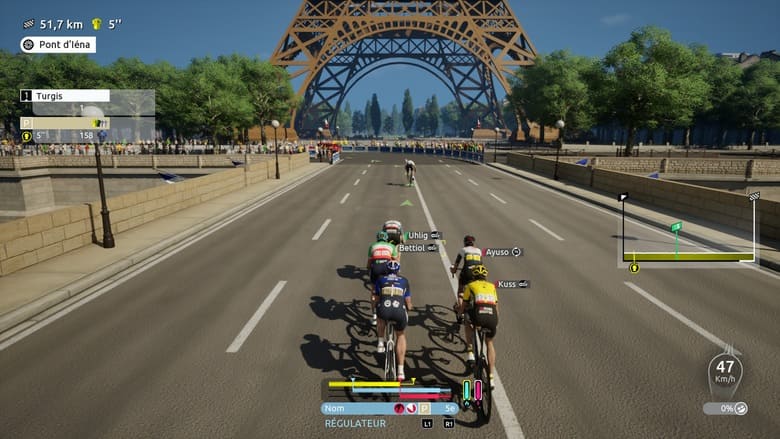Click the Kuss rider name tag

coord(513,284)
